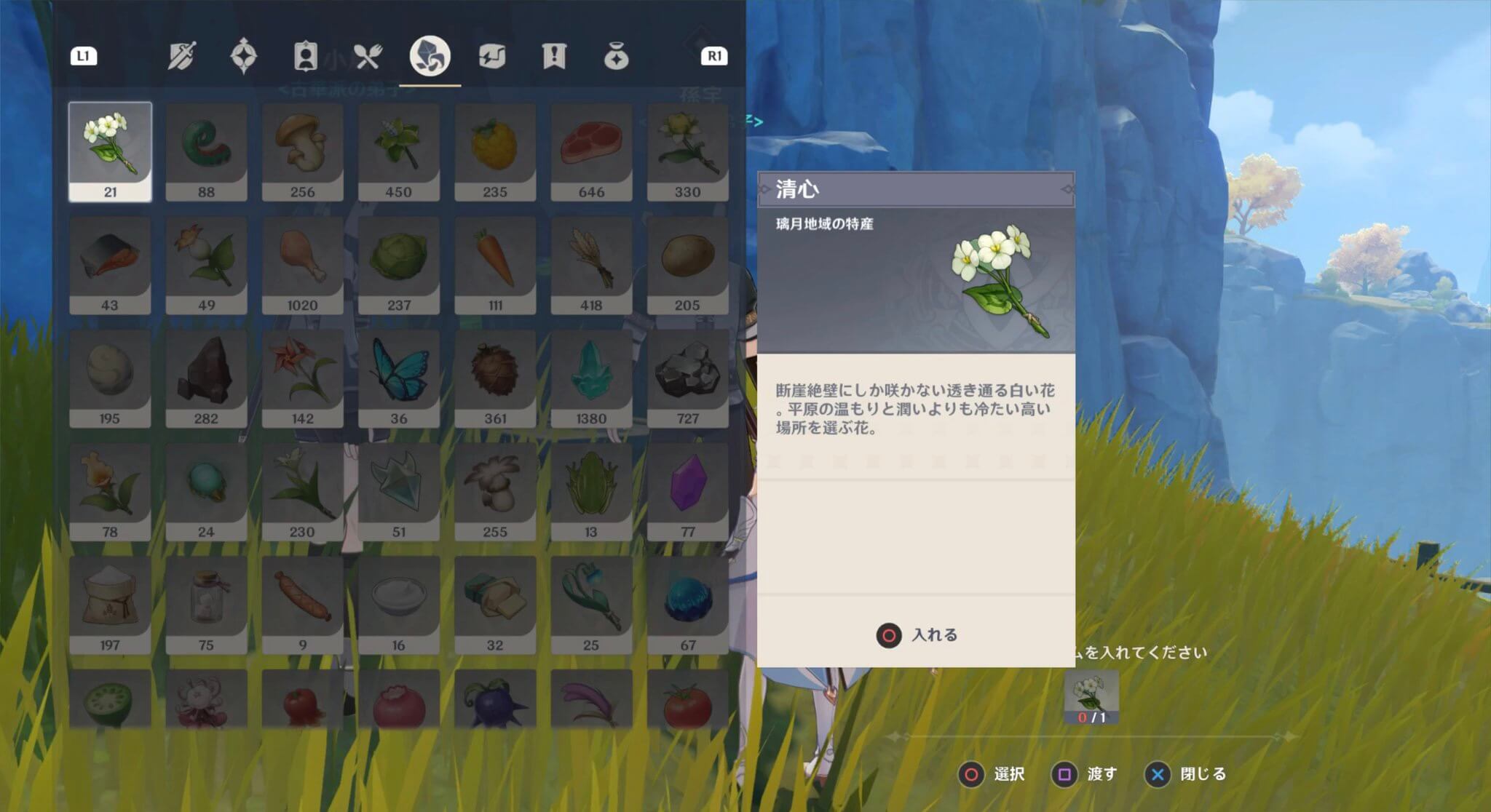Click the L1 previous category control

(x=84, y=57)
